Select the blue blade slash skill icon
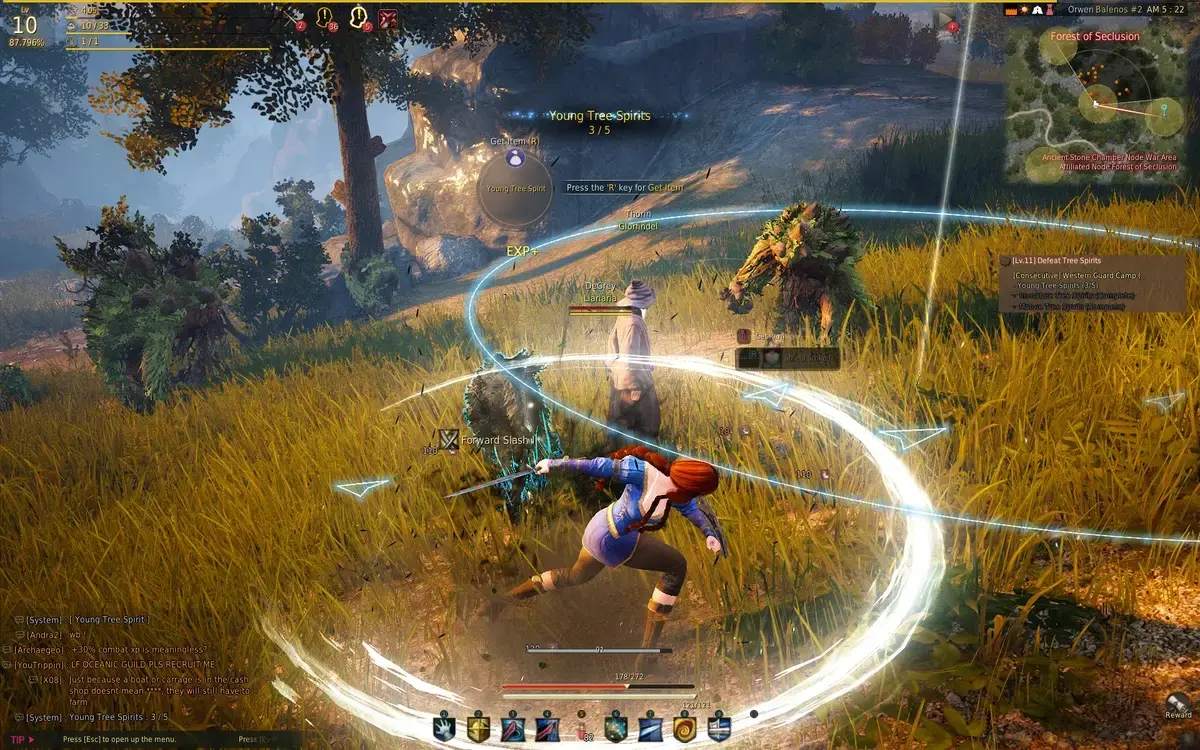The image size is (1200, 750). click(x=650, y=729)
